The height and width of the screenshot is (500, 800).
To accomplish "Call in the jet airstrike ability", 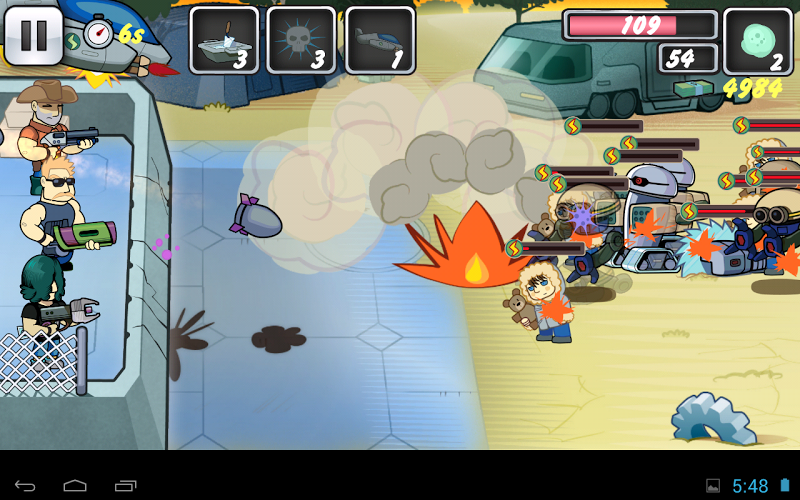I will 380,40.
